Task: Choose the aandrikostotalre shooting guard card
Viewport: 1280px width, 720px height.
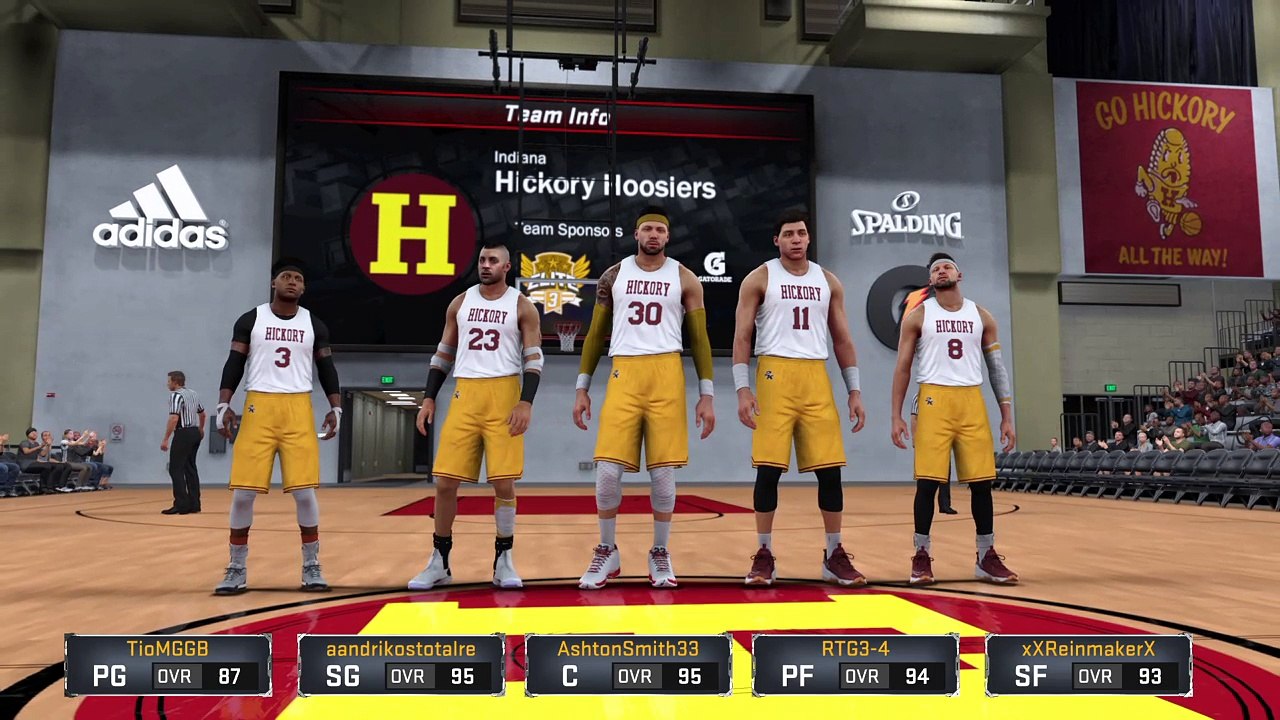Action: coord(401,664)
